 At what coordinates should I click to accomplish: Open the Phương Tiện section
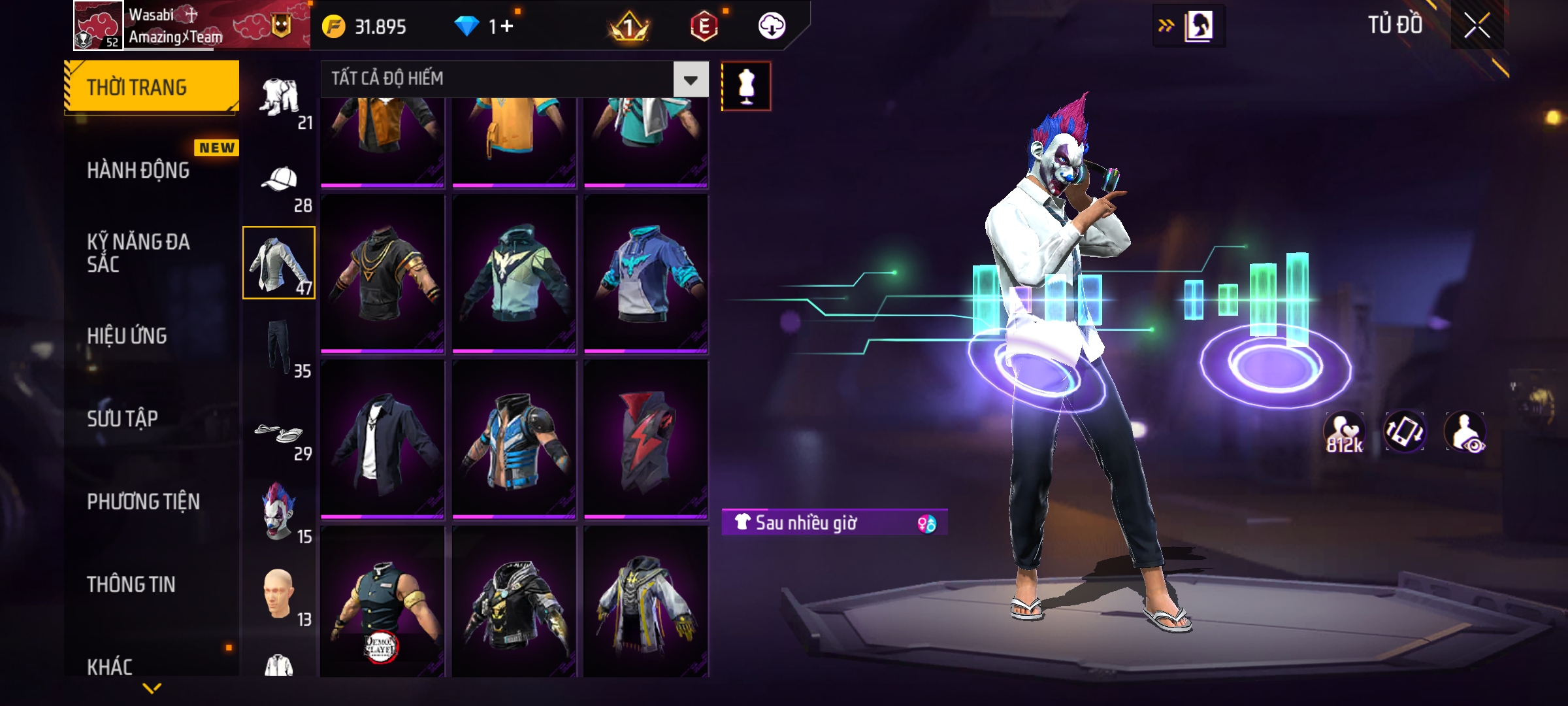144,501
